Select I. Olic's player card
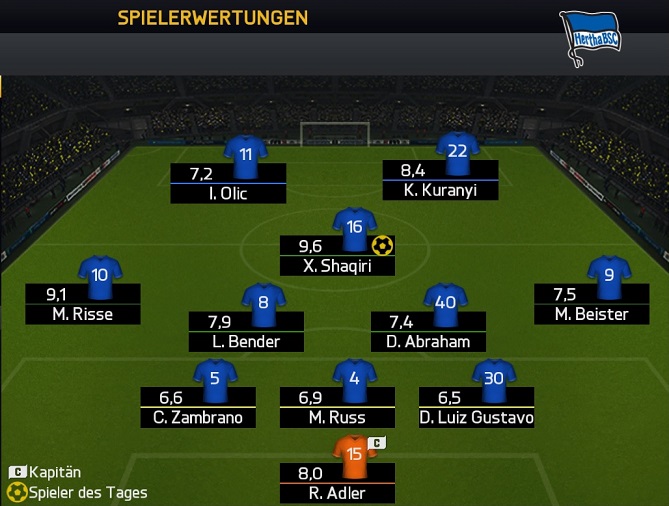The image size is (669, 506). [x=228, y=184]
